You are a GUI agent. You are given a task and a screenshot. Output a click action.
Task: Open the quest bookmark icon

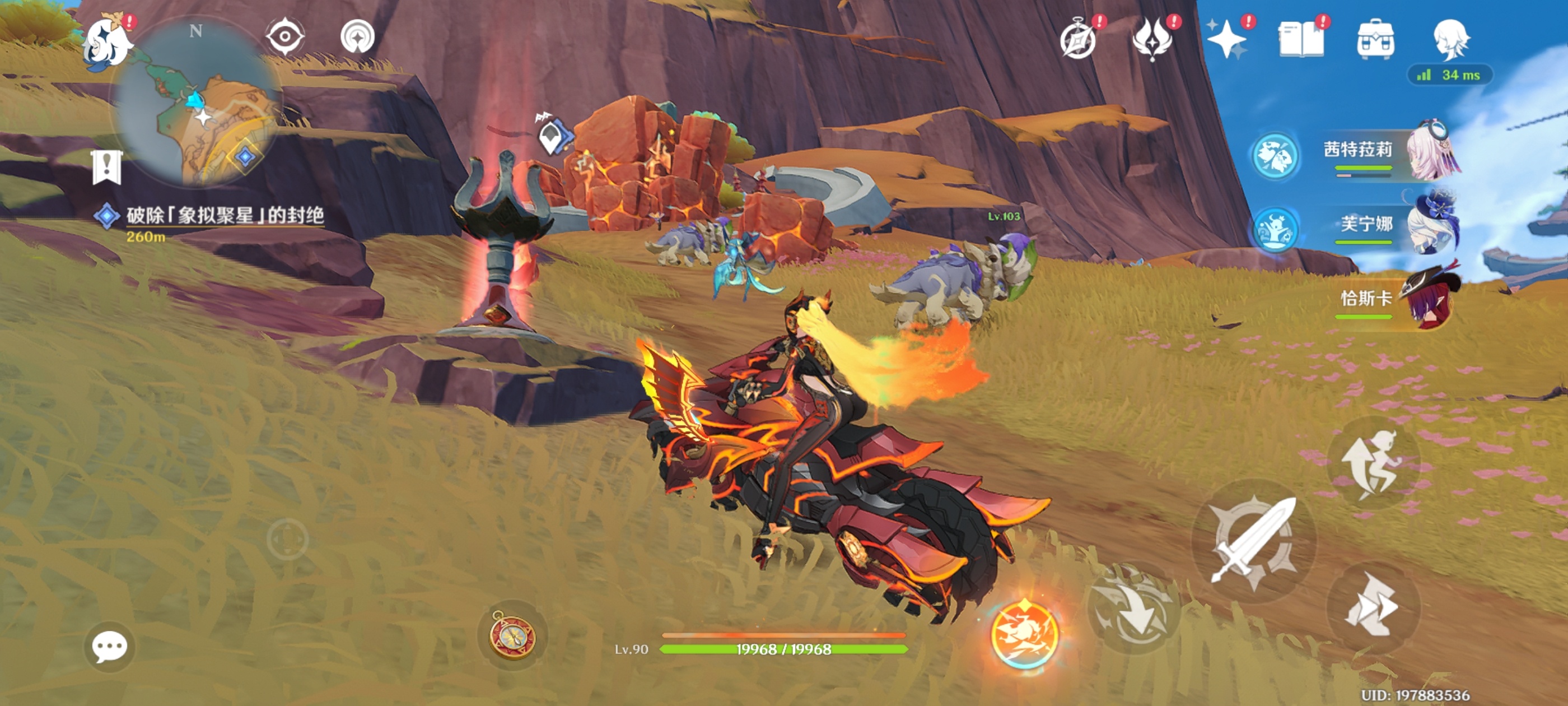click(107, 166)
